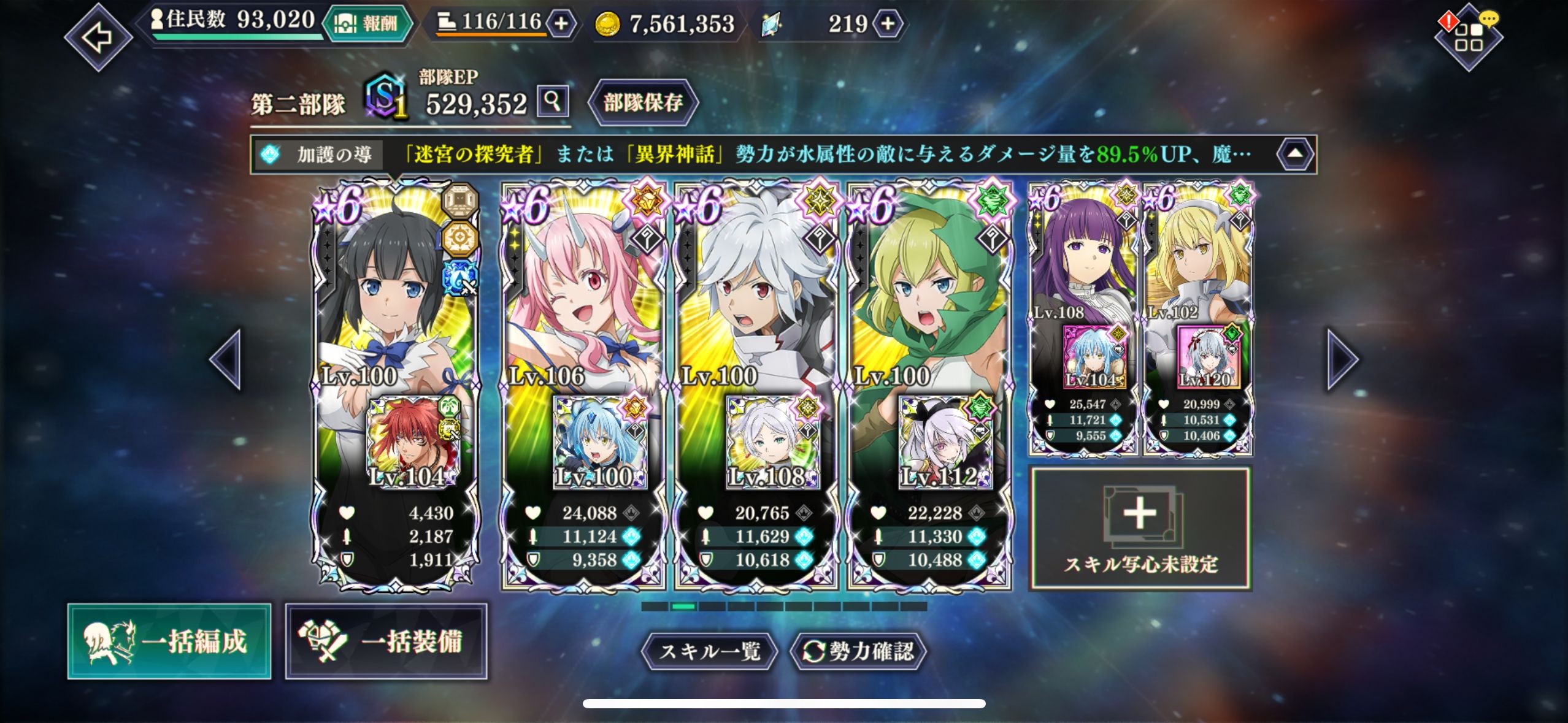The height and width of the screenshot is (723, 1568).
Task: Switch to the next party with right arrow
Action: point(1342,359)
